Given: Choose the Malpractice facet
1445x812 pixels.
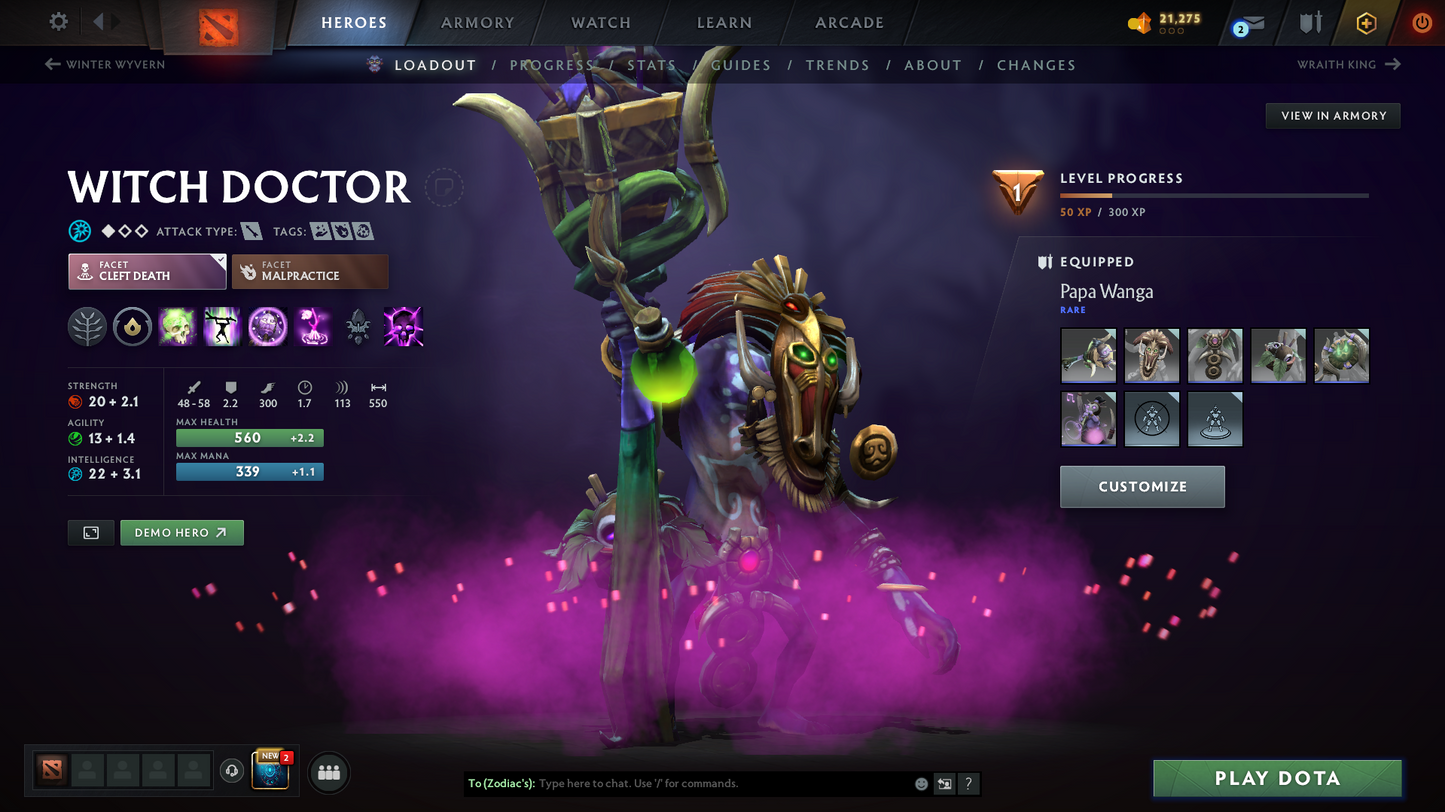Looking at the screenshot, I should tap(310, 271).
